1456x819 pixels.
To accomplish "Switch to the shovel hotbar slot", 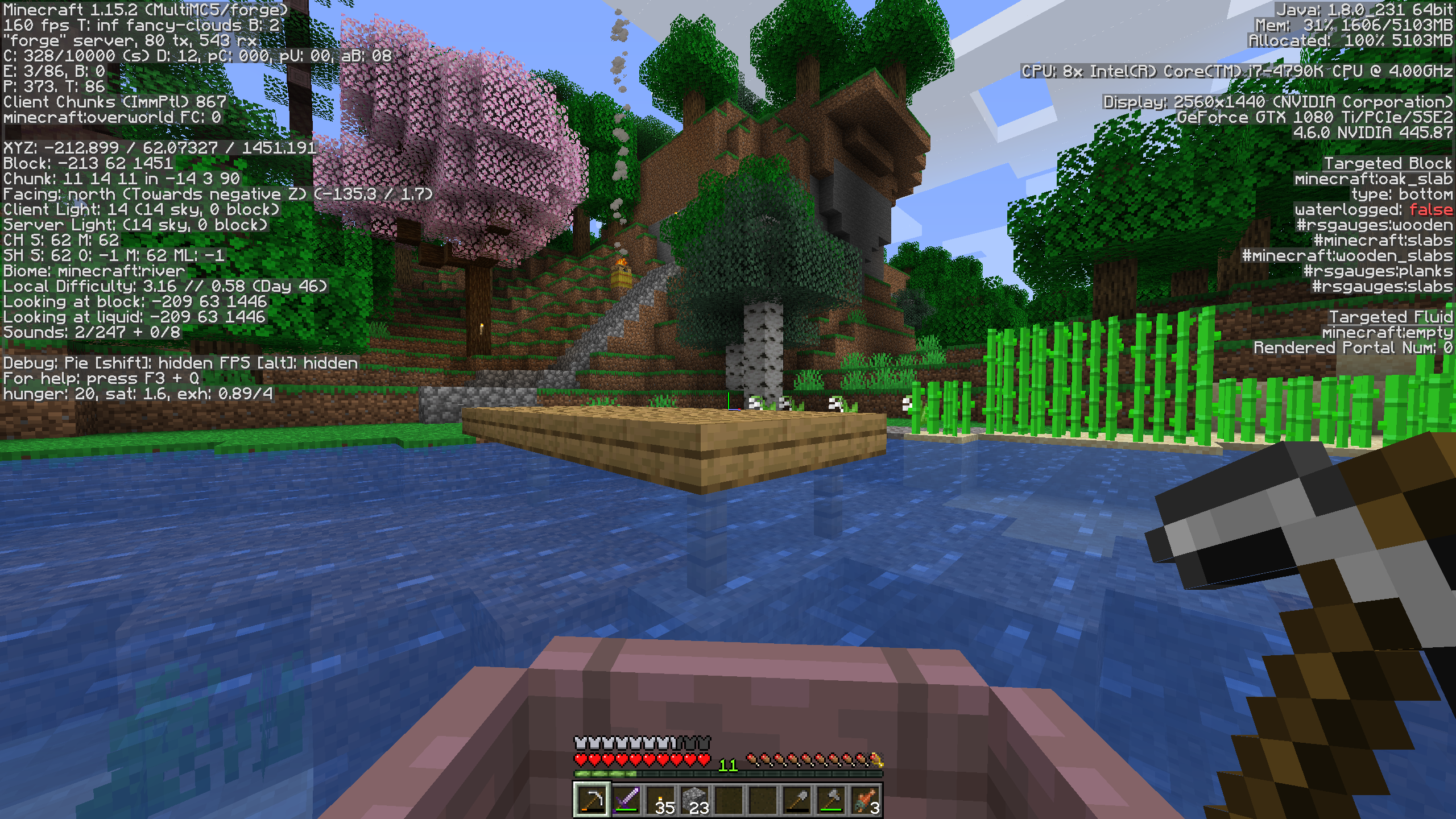I will click(797, 800).
